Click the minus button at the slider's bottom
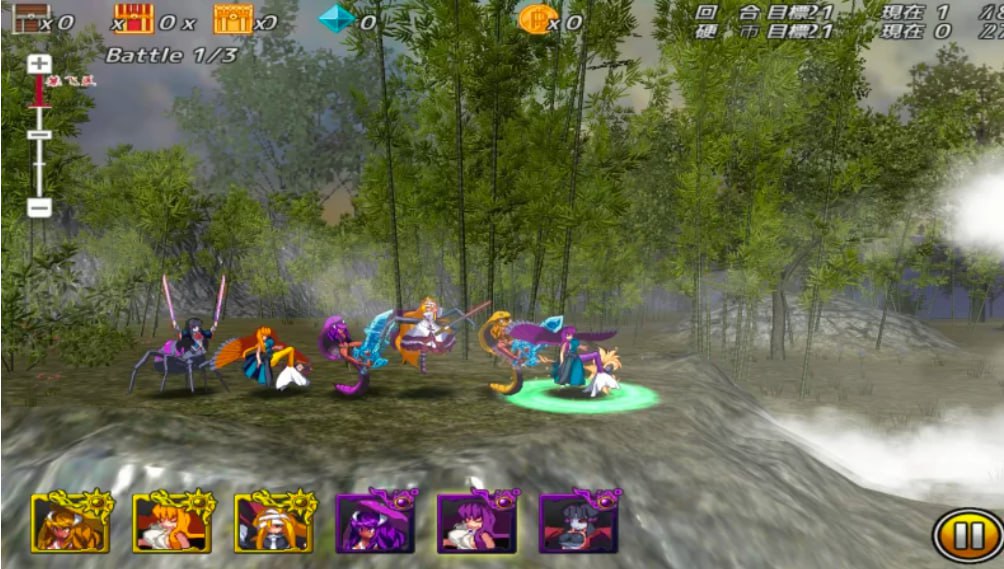This screenshot has width=1004, height=569. [x=39, y=208]
